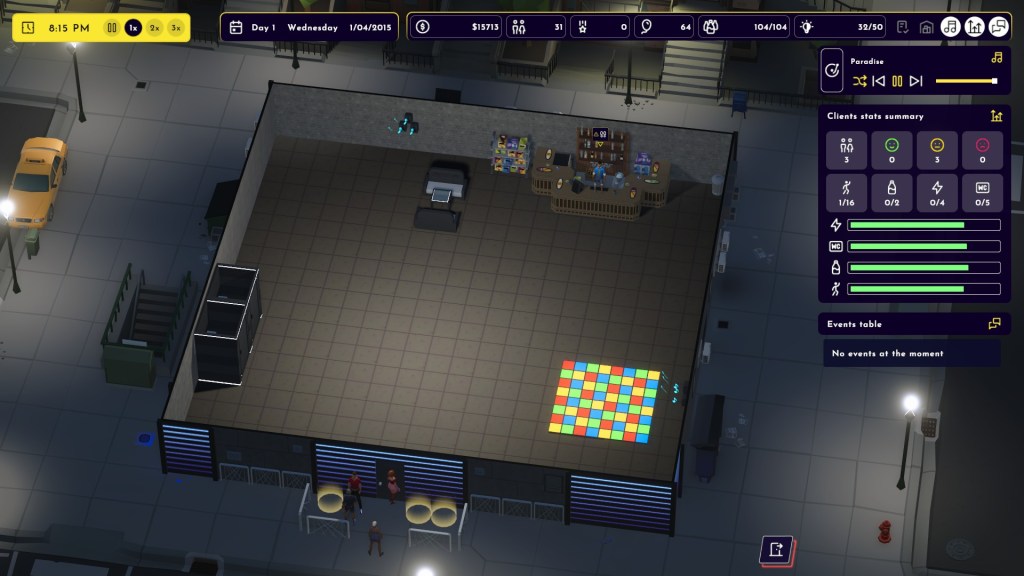The width and height of the screenshot is (1024, 576).
Task: Select the happy clients green face tile
Action: 891,150
